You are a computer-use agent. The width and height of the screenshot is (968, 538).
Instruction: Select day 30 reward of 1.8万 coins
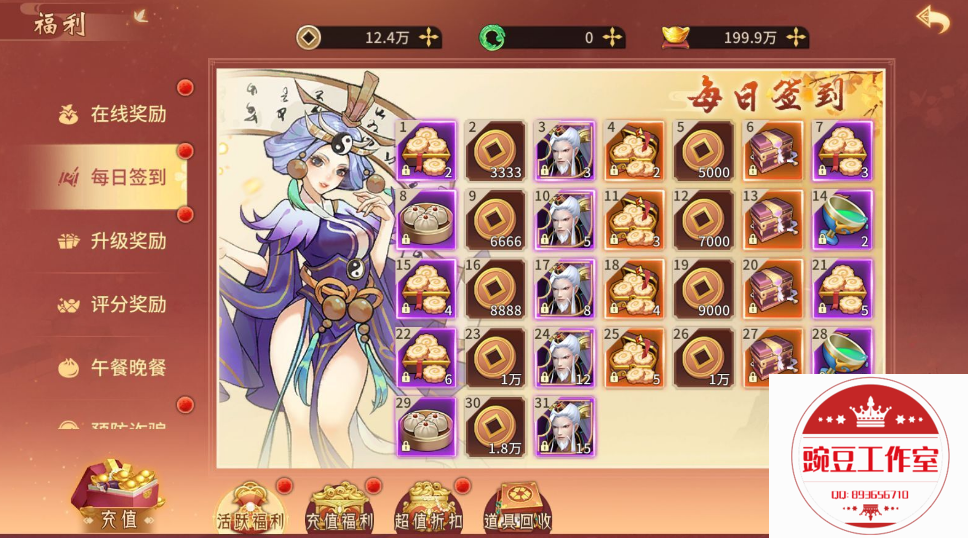496,427
